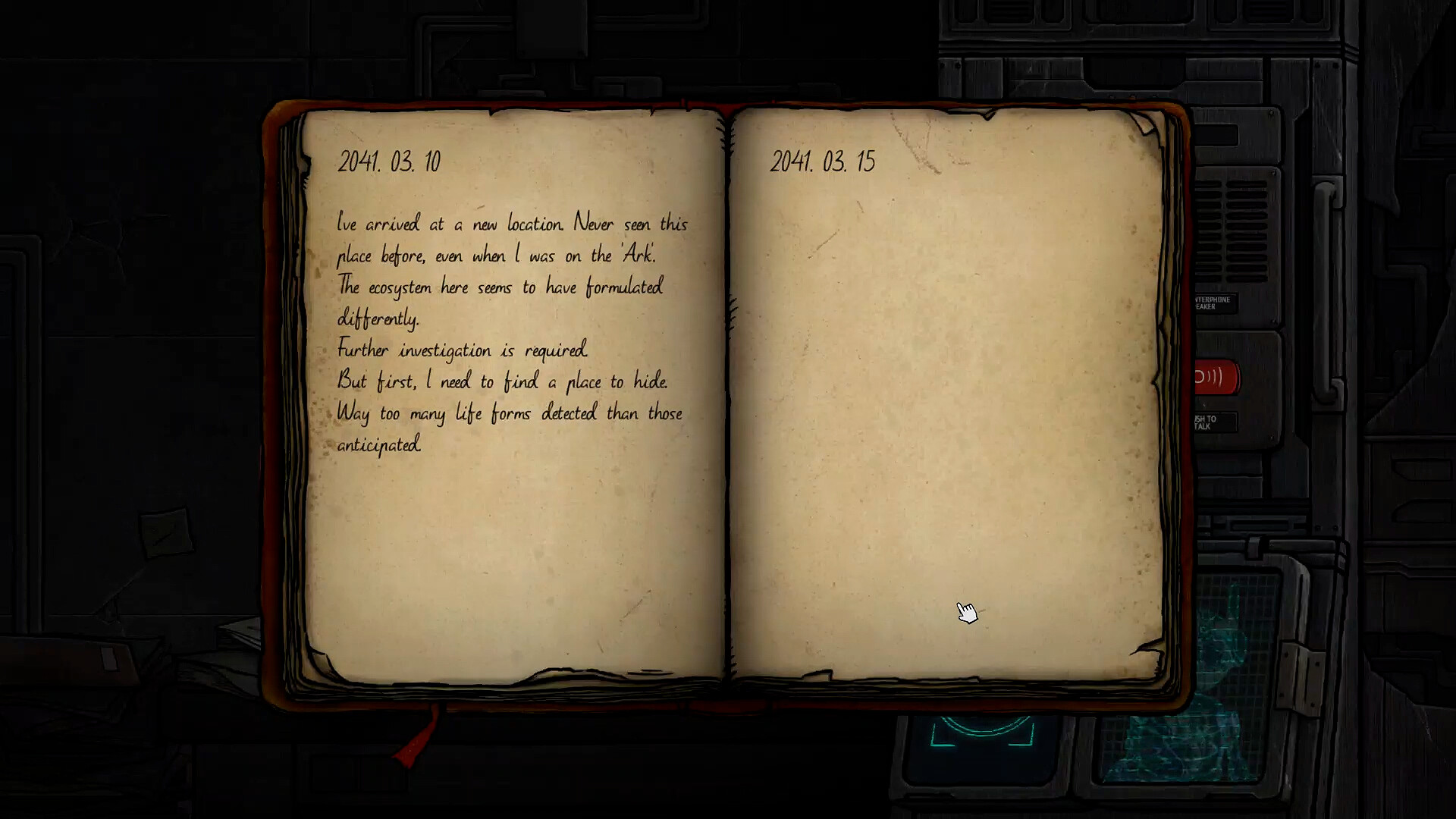This screenshot has height=819, width=1456.
Task: Select the date heading '2041. 03. 15'
Action: 824,161
